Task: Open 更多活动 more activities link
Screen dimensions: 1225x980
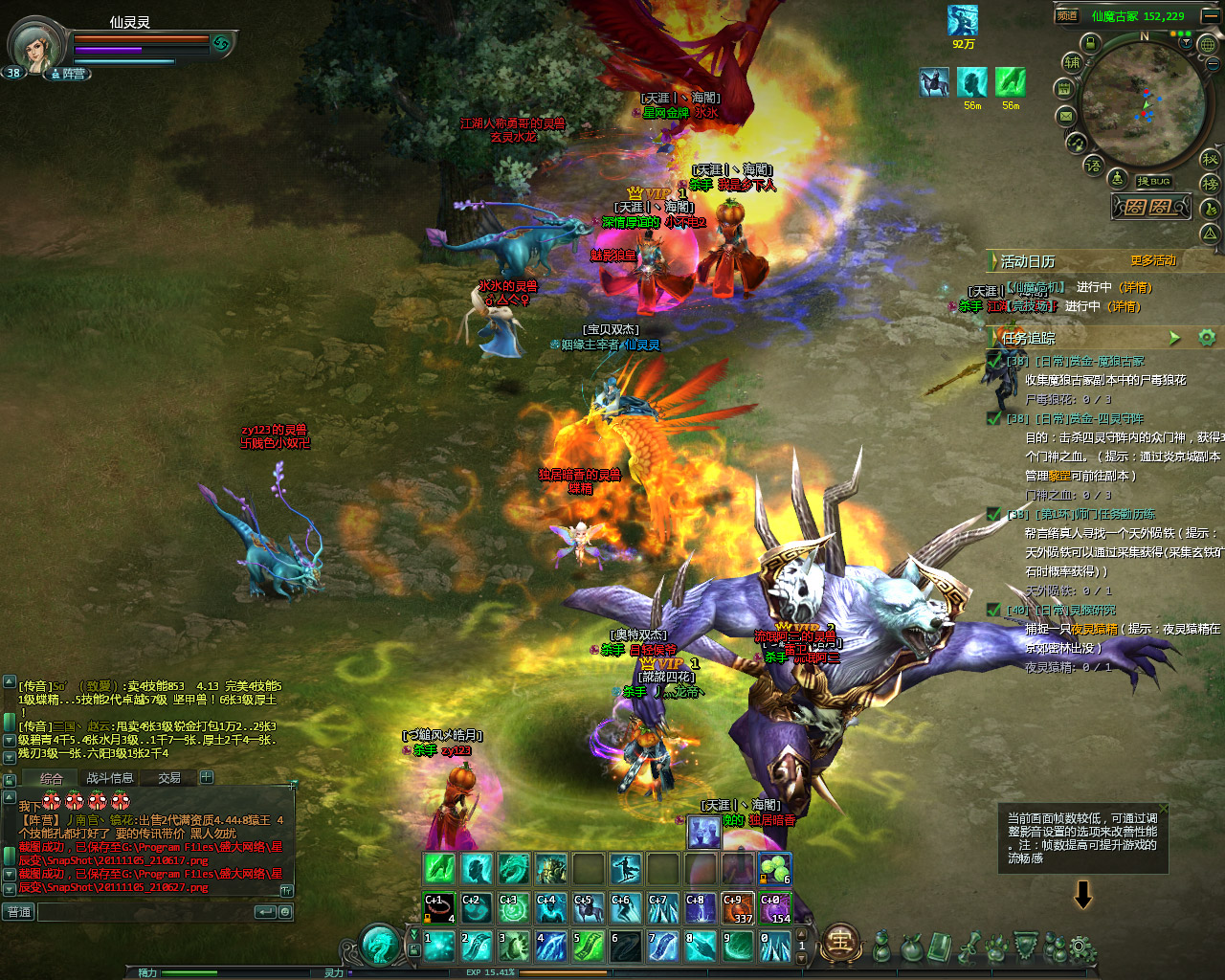Action: tap(1152, 260)
